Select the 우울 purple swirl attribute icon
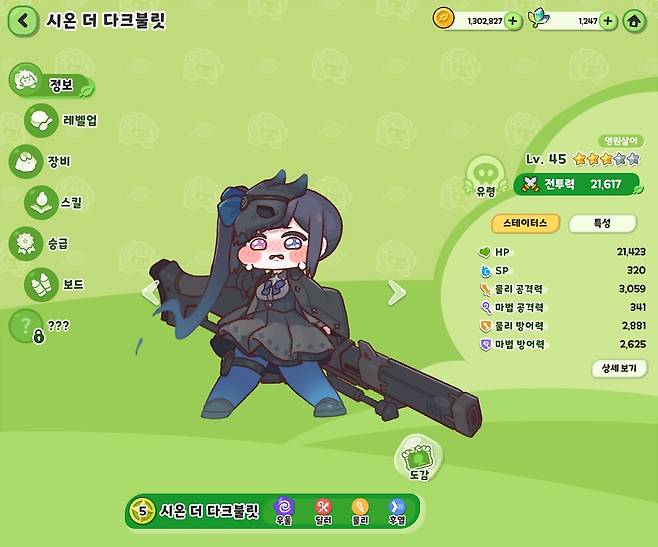The image size is (658, 547). pos(283,510)
